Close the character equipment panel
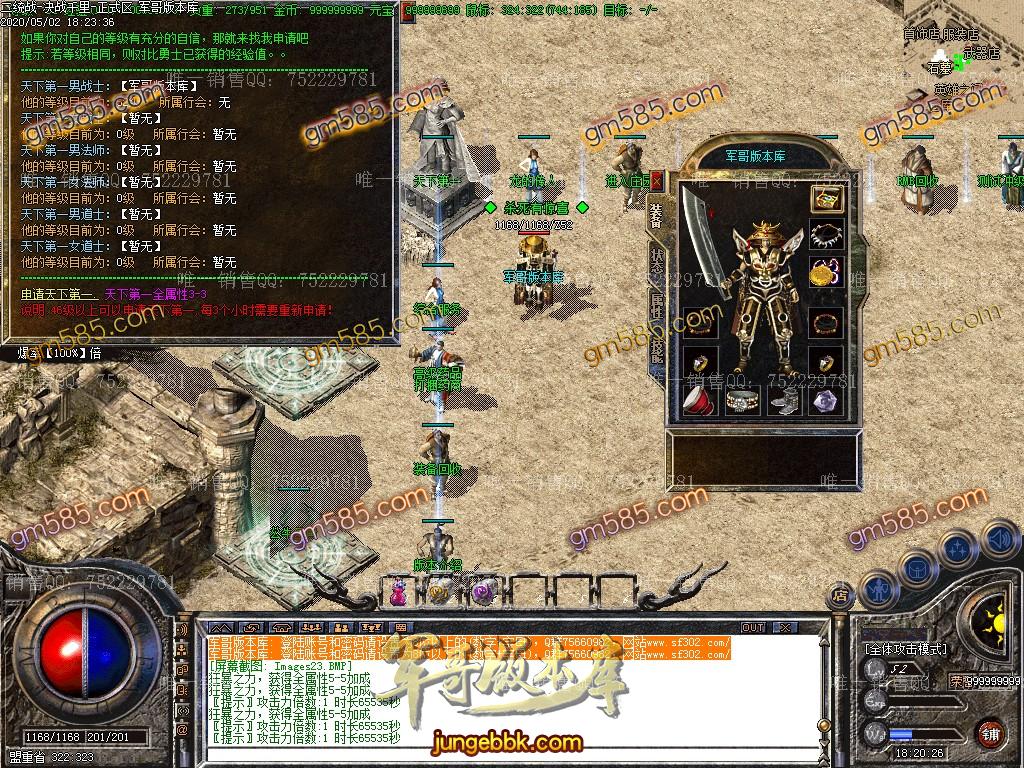Image resolution: width=1024 pixels, height=768 pixels. click(x=657, y=181)
